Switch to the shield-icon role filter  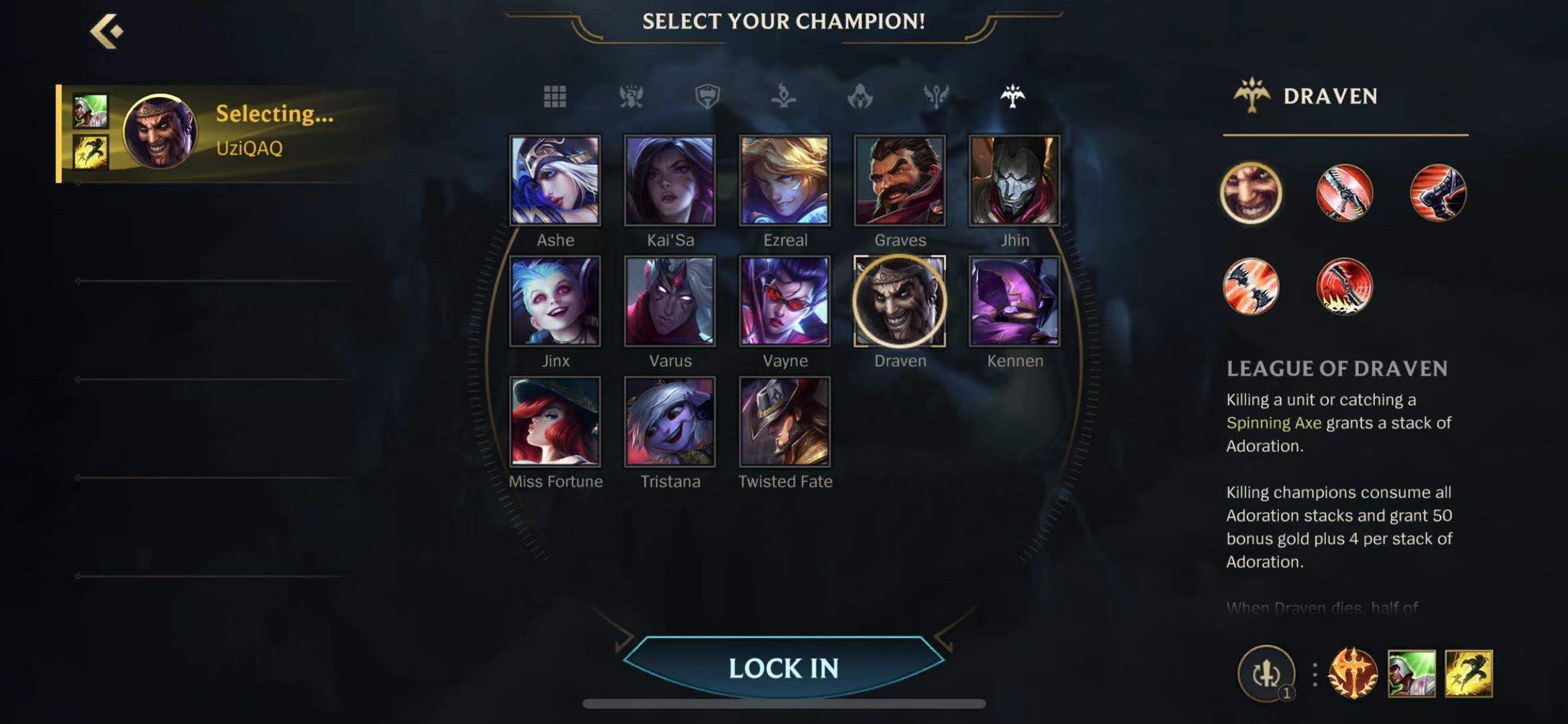pos(707,97)
